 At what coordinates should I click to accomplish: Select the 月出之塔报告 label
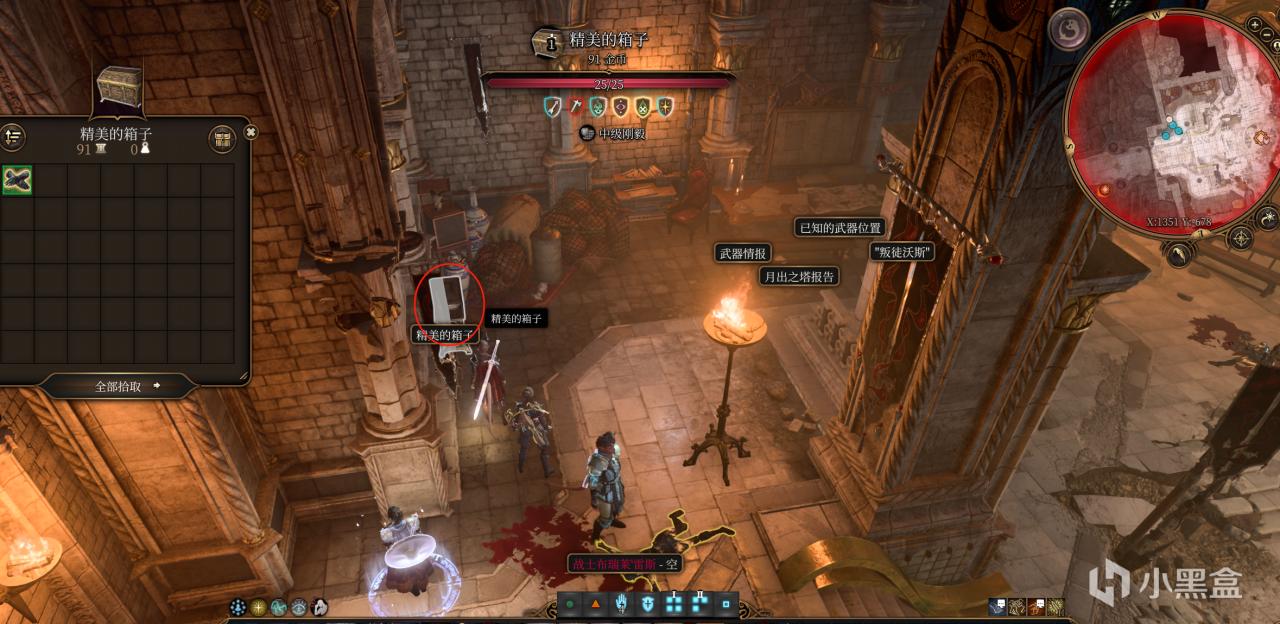click(799, 276)
